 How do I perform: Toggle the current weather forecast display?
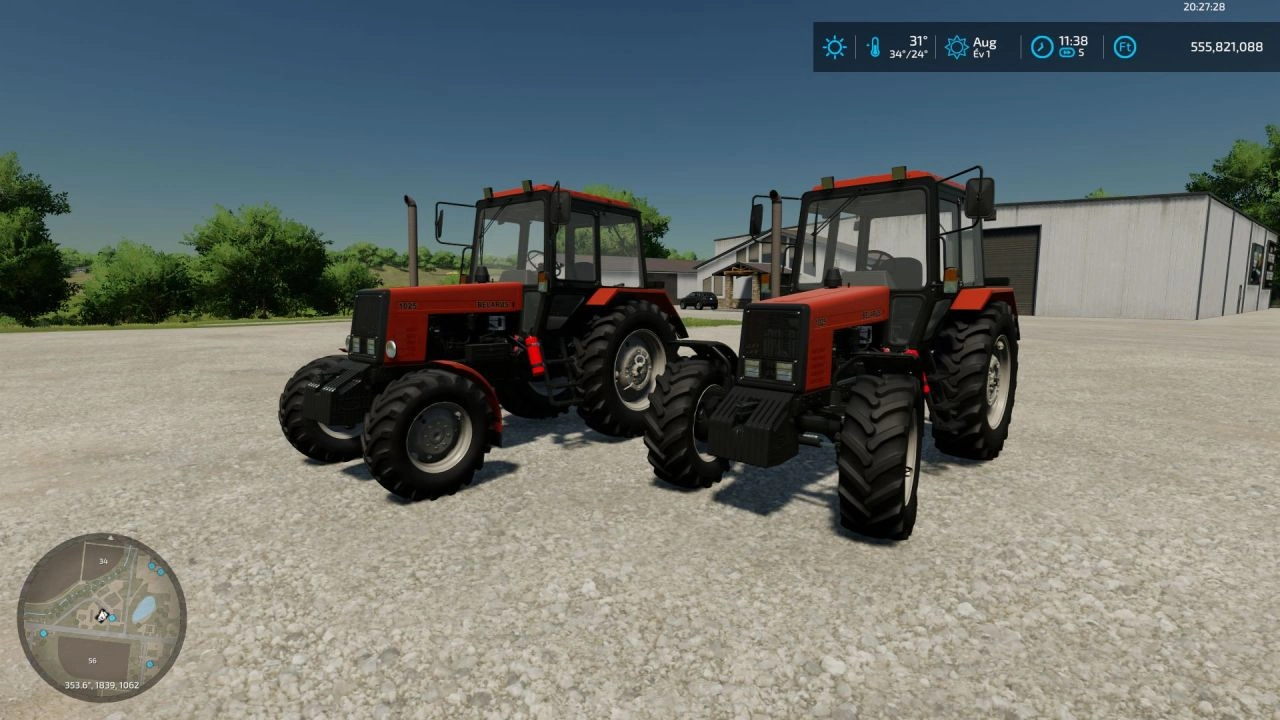(833, 46)
